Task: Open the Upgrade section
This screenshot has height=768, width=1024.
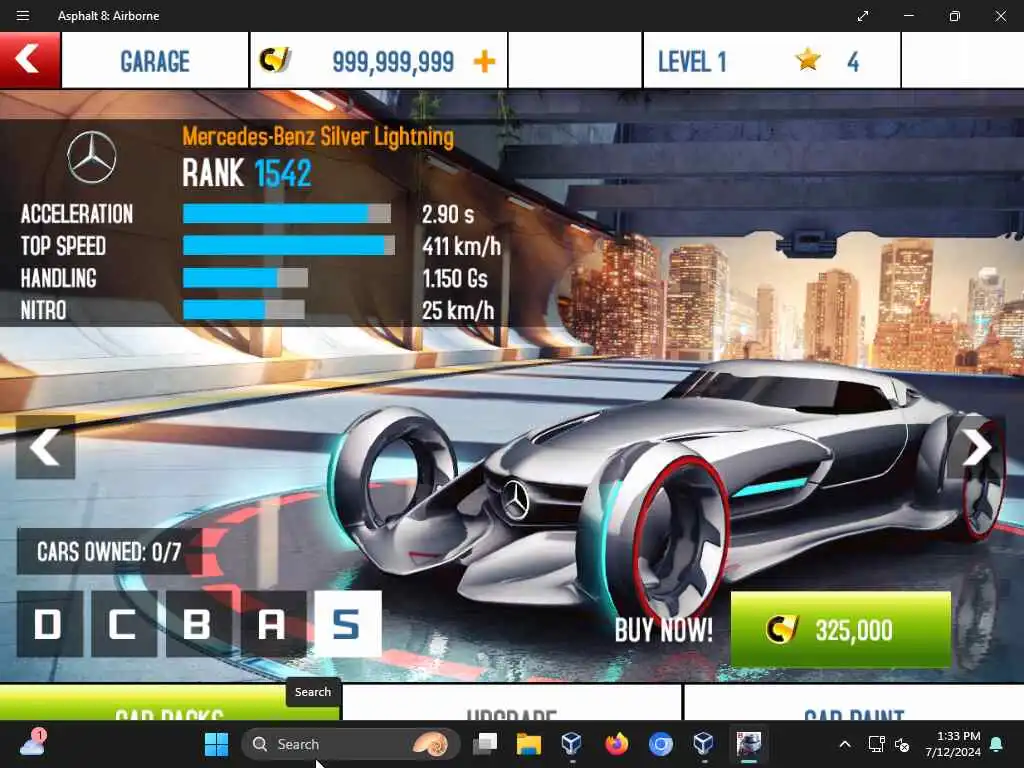Action: pos(511,705)
